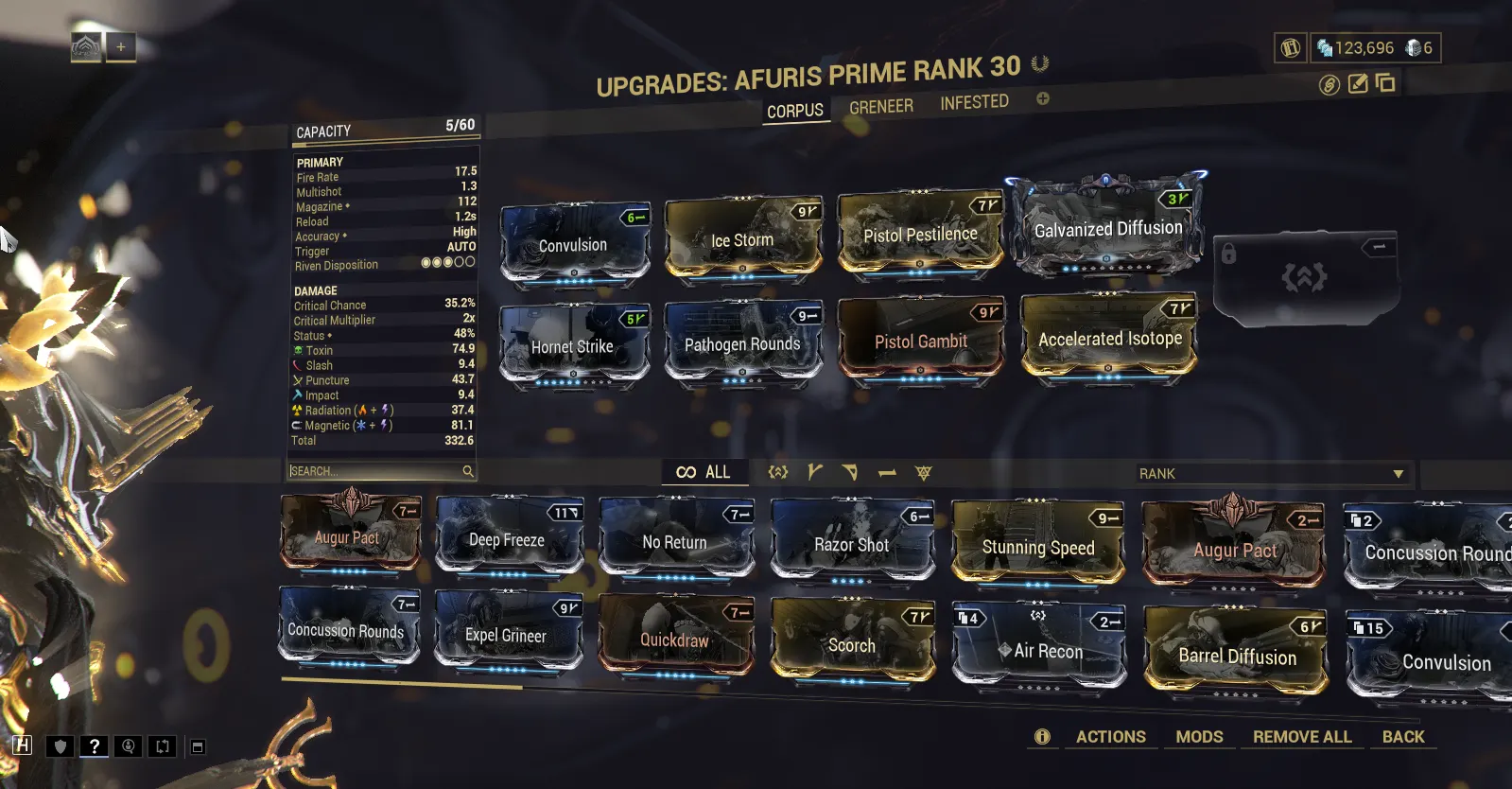Image resolution: width=1512 pixels, height=789 pixels.
Task: Pick the equipped Pistol Gambit mod
Action: pyautogui.click(x=920, y=342)
